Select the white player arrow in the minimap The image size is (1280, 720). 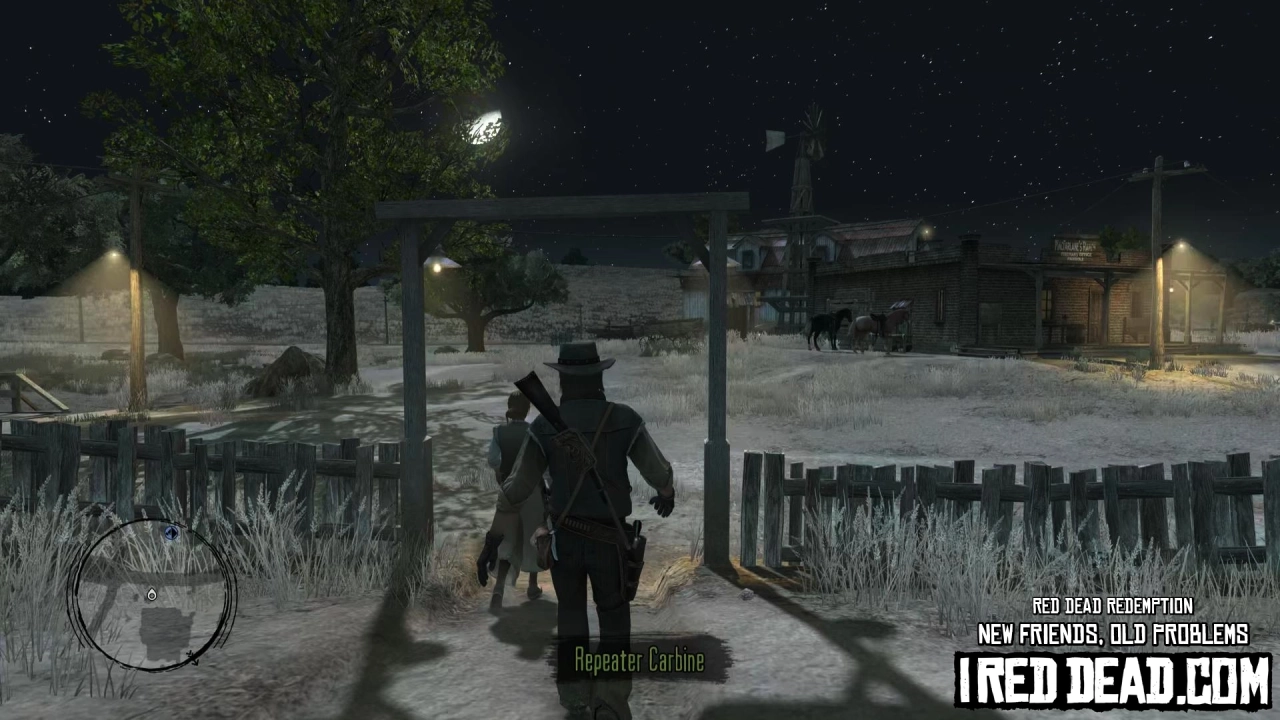click(x=152, y=594)
